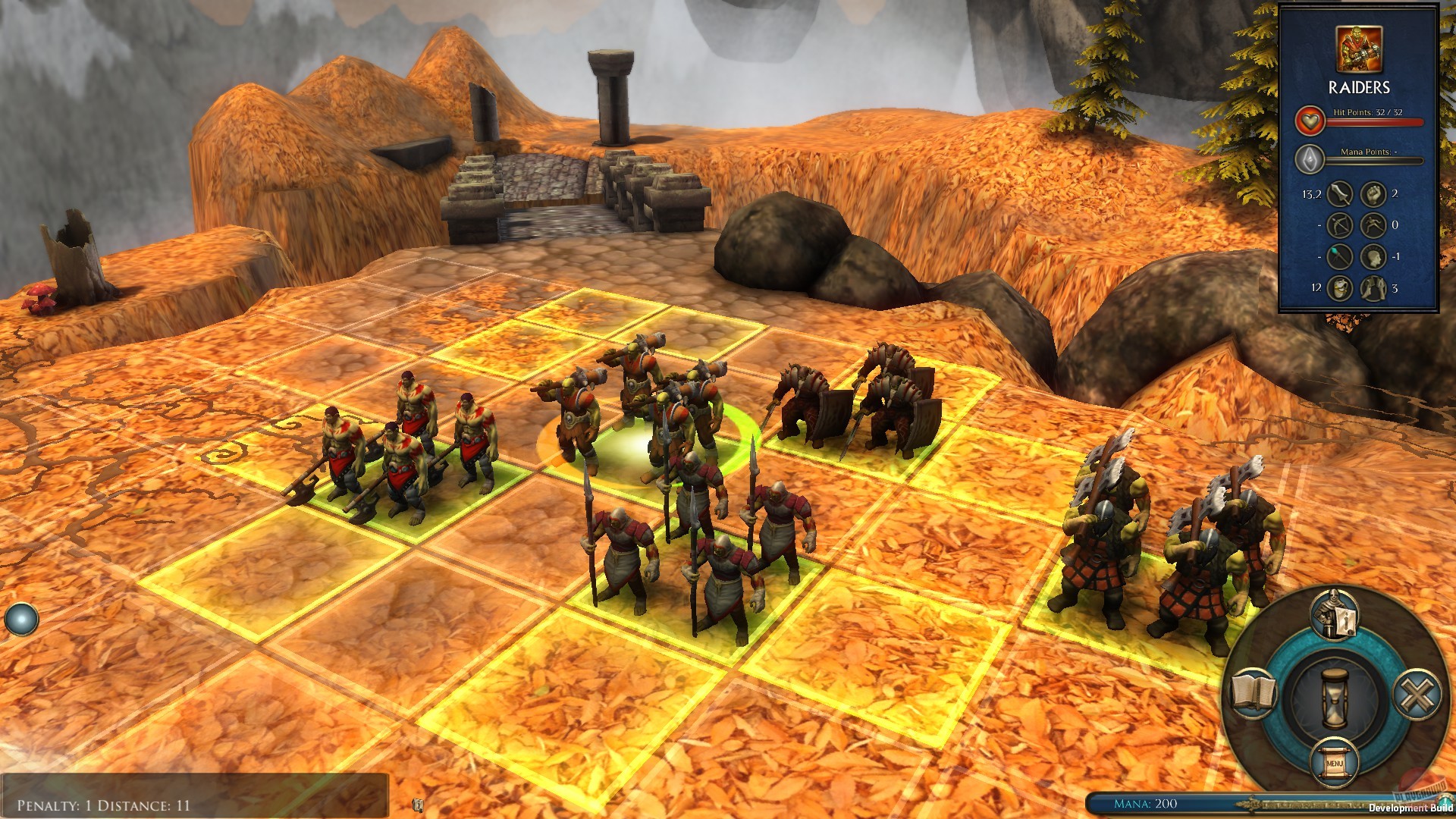1456x819 pixels.
Task: Click the blue orb on the left edge
Action: [x=22, y=617]
